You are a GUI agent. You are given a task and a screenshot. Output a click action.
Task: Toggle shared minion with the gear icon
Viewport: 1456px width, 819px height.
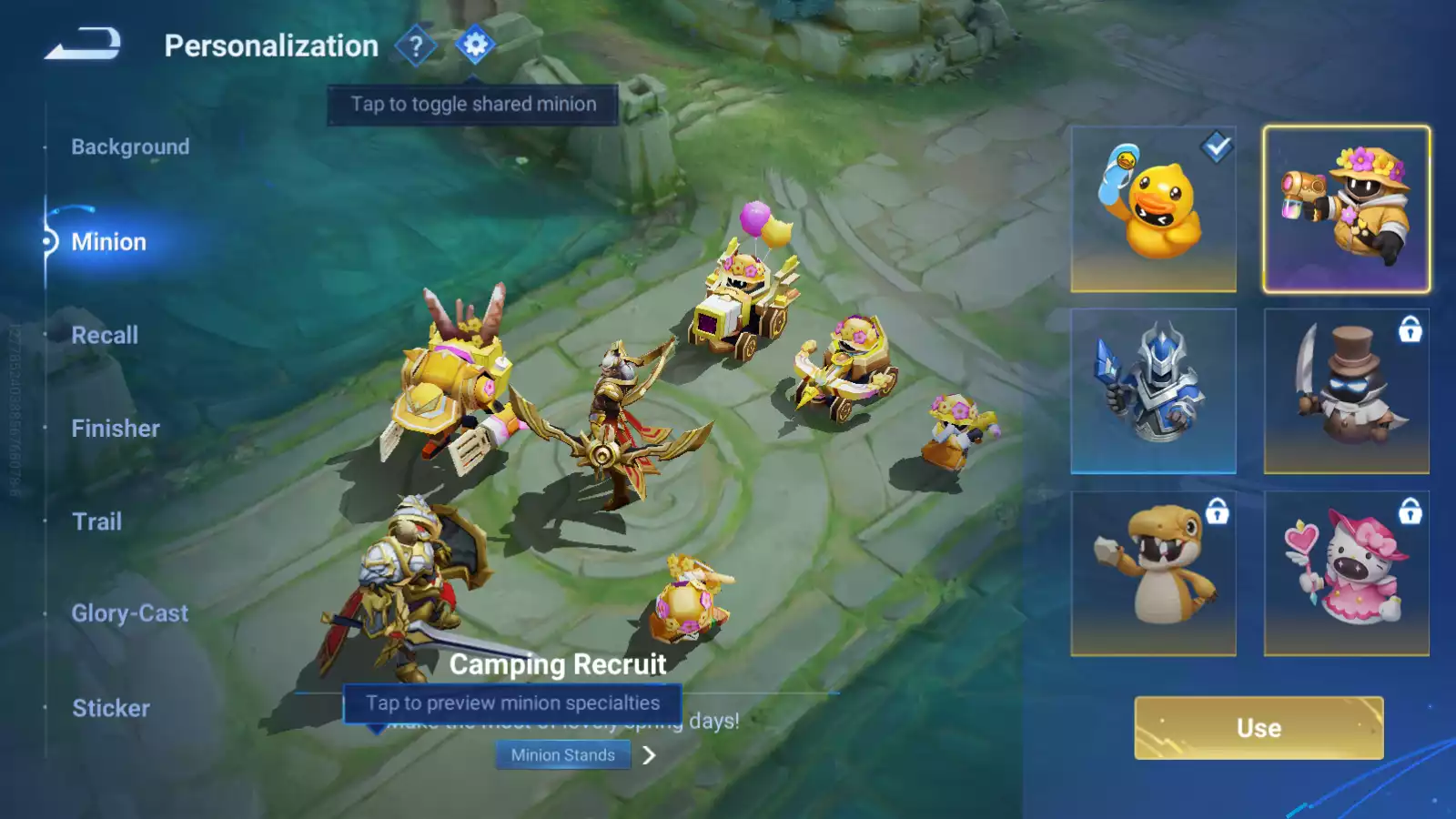click(x=475, y=45)
